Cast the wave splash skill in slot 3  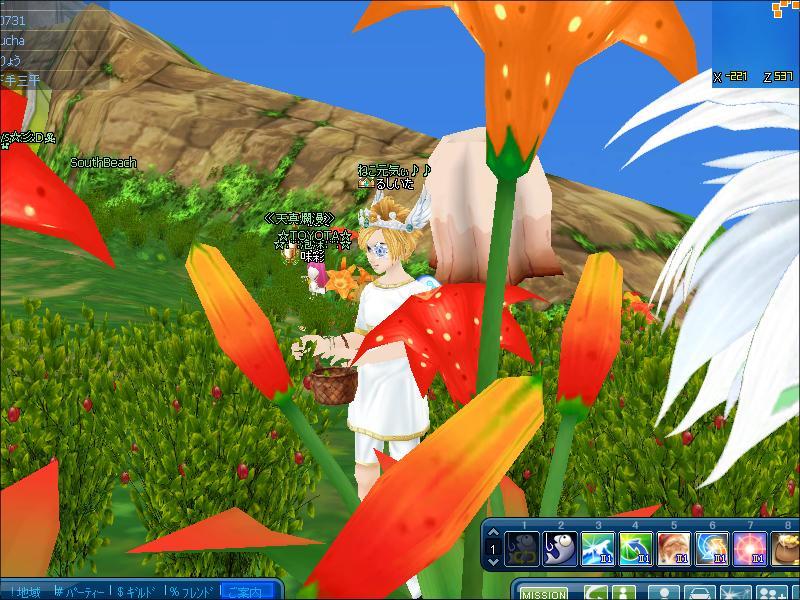(x=597, y=549)
